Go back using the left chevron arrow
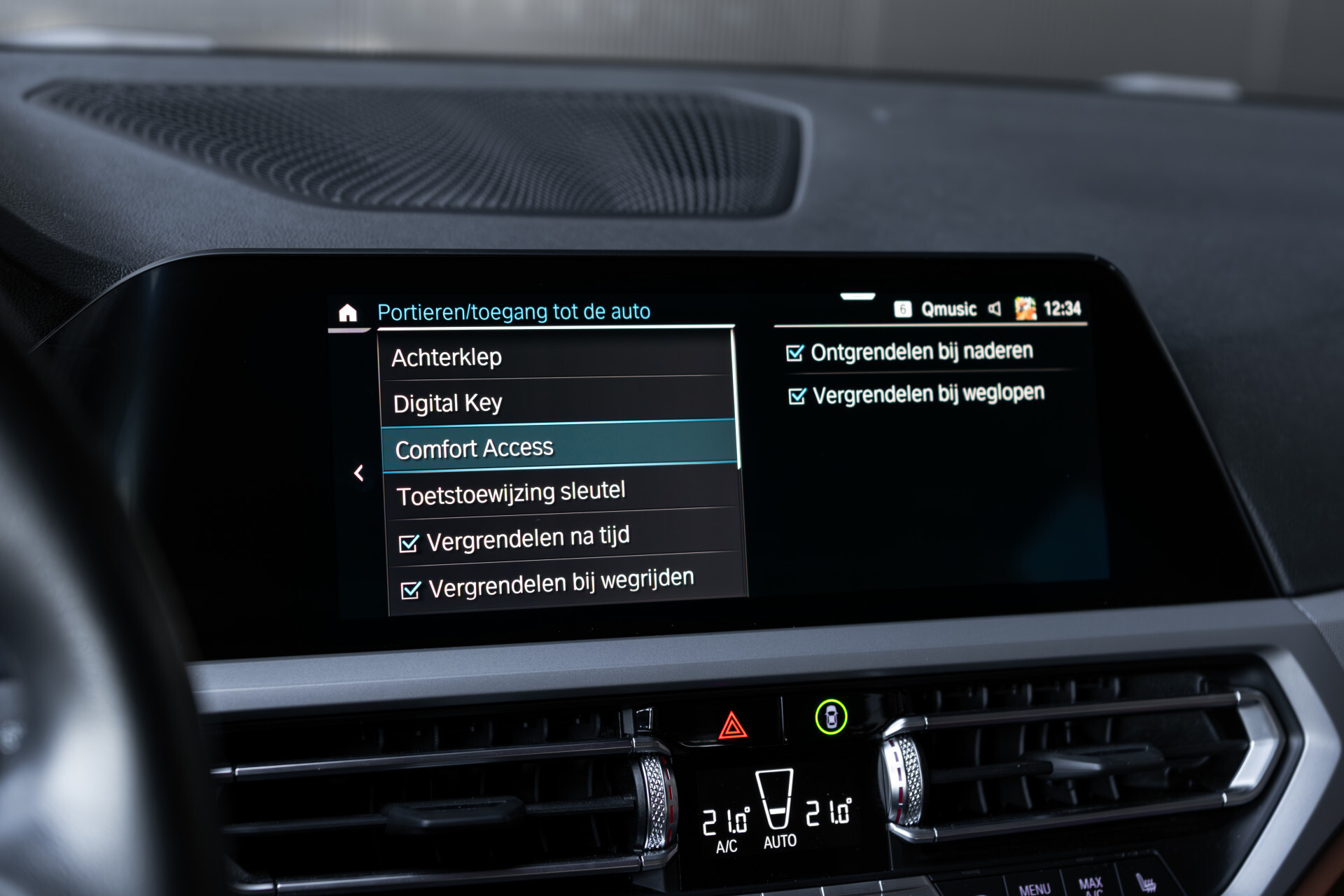The image size is (1344, 896). pyautogui.click(x=360, y=472)
